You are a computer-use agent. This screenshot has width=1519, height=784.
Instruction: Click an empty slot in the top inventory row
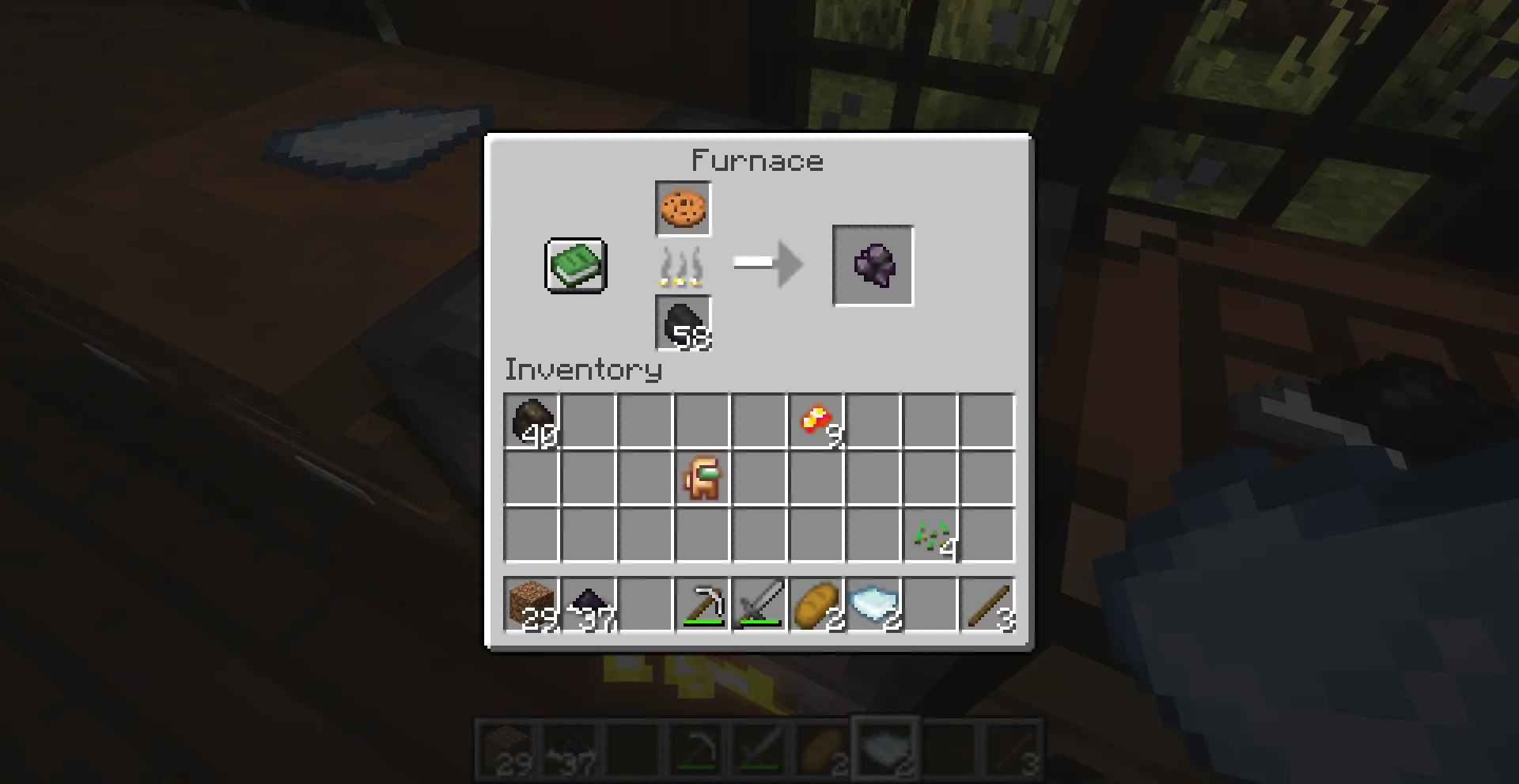click(589, 421)
